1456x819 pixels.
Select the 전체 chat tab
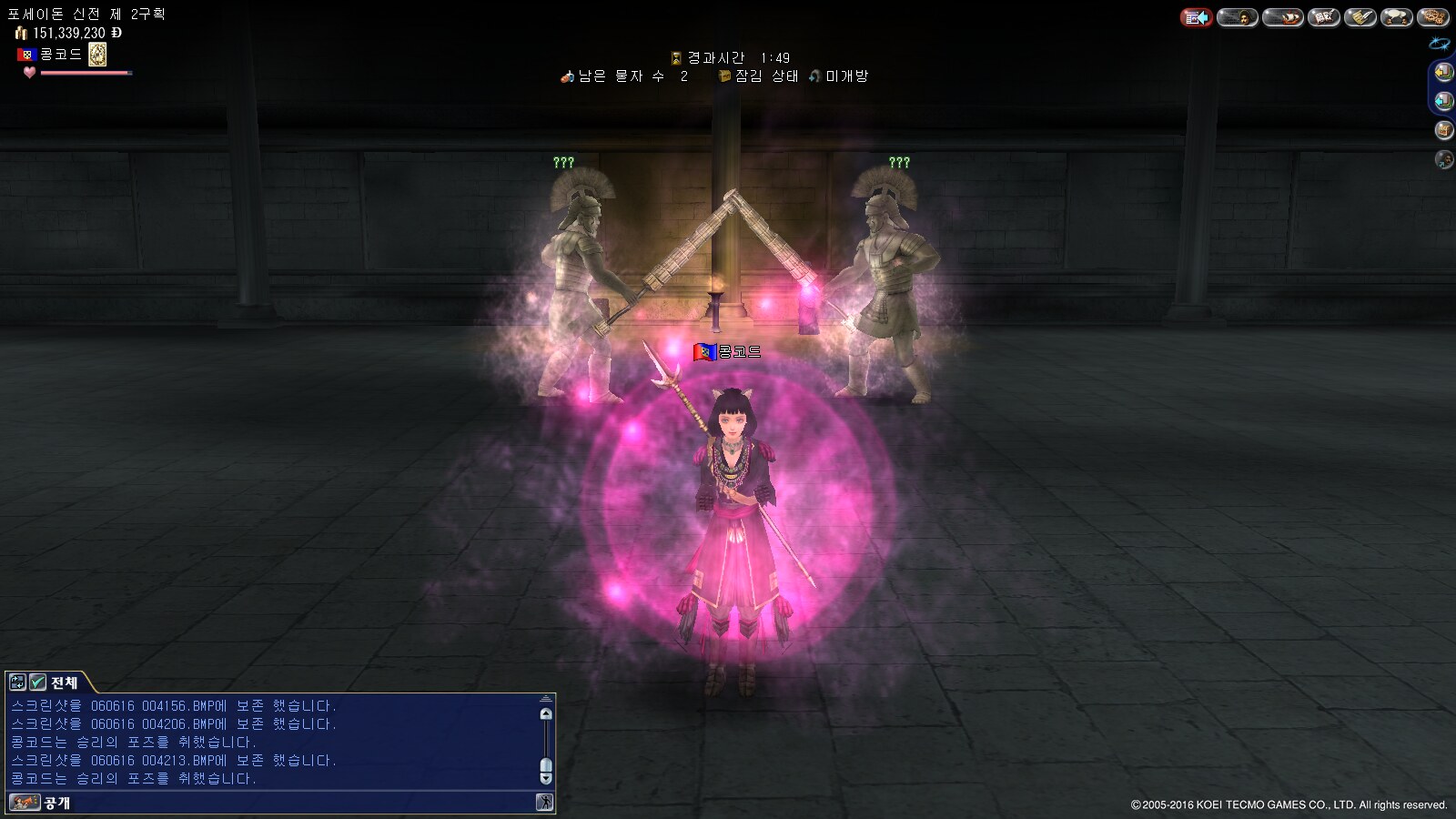[x=65, y=682]
